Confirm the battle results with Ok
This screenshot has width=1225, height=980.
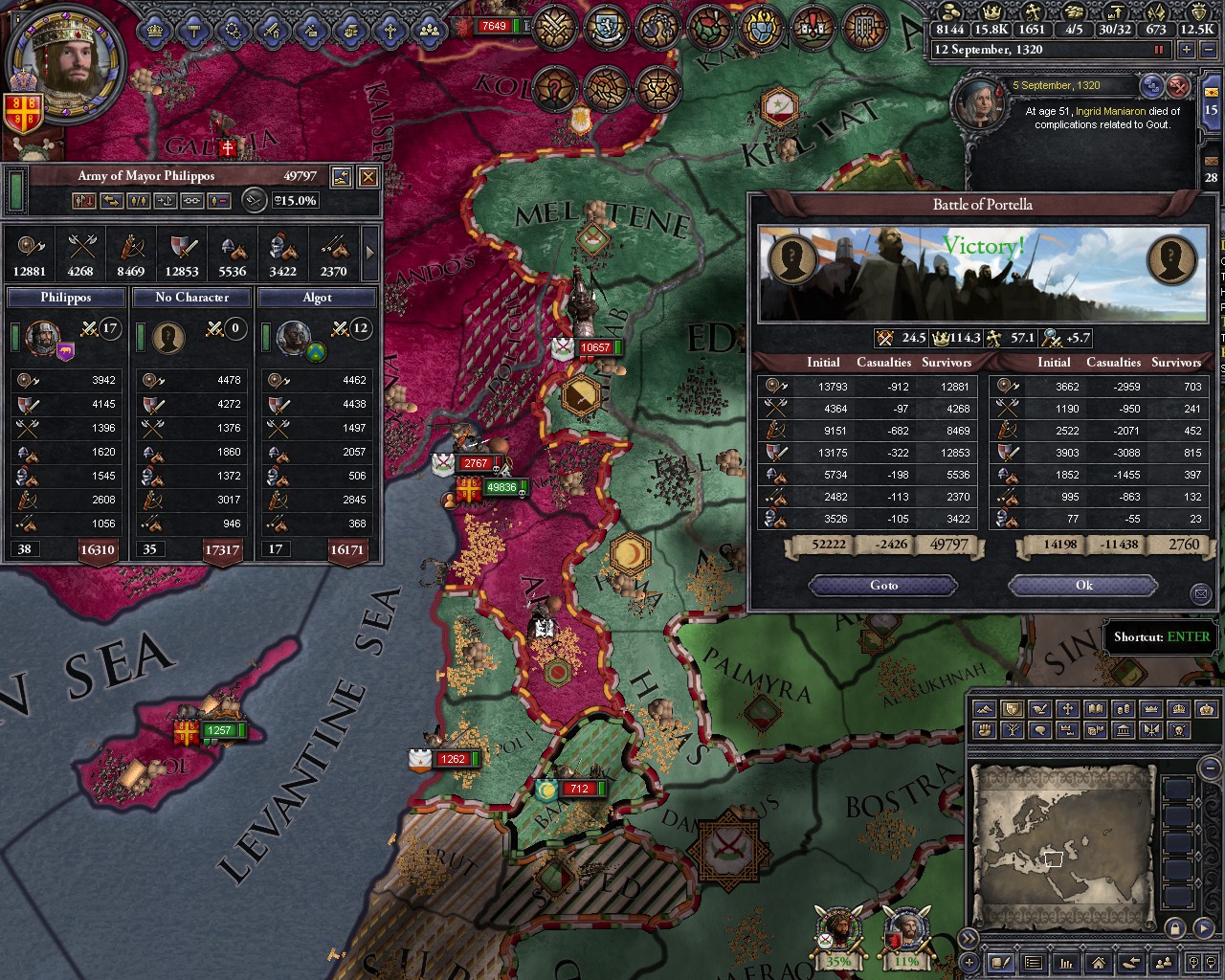[x=1083, y=585]
